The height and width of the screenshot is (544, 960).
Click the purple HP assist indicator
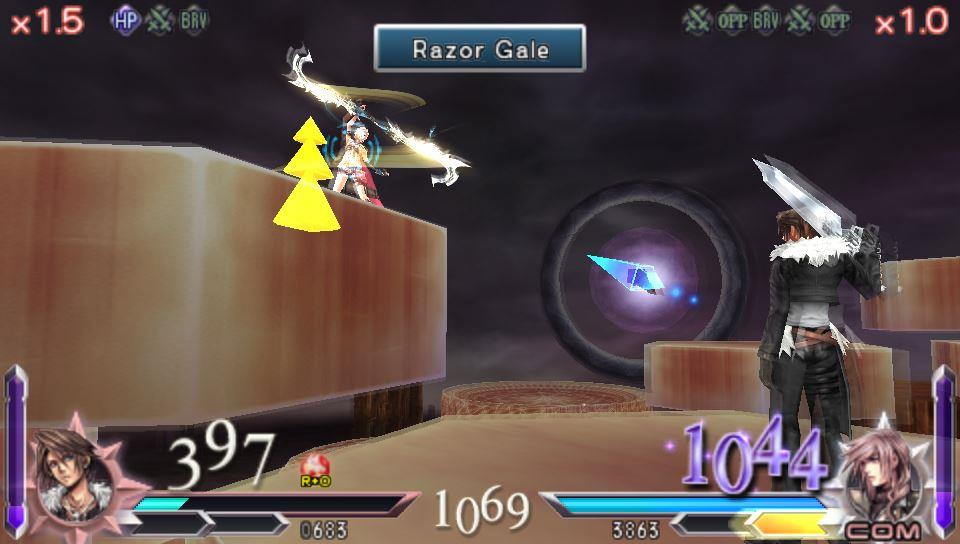pyautogui.click(x=127, y=22)
